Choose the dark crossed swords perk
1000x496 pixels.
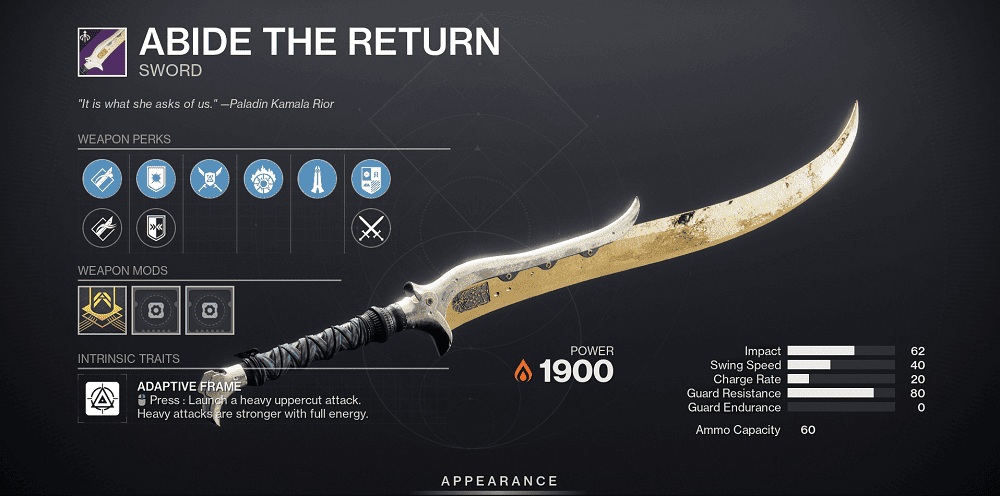coord(371,228)
